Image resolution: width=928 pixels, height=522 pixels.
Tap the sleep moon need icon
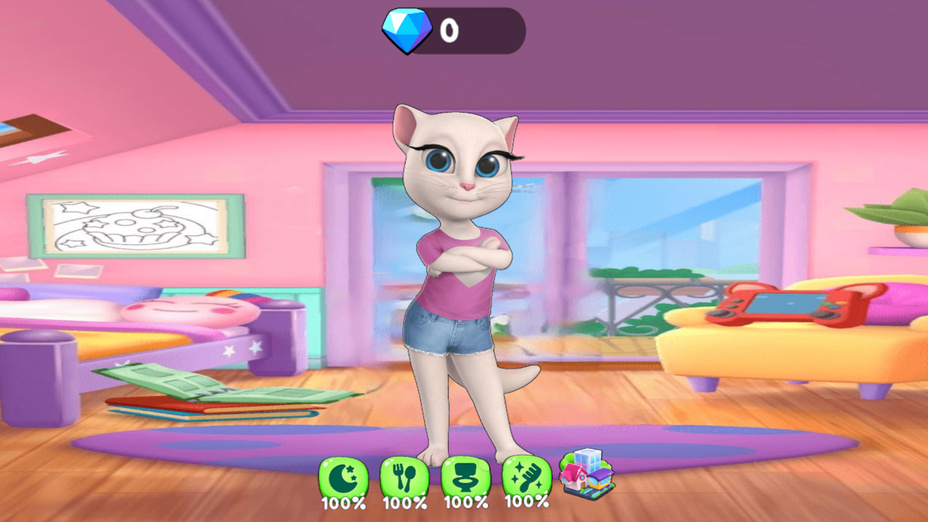pyautogui.click(x=343, y=479)
